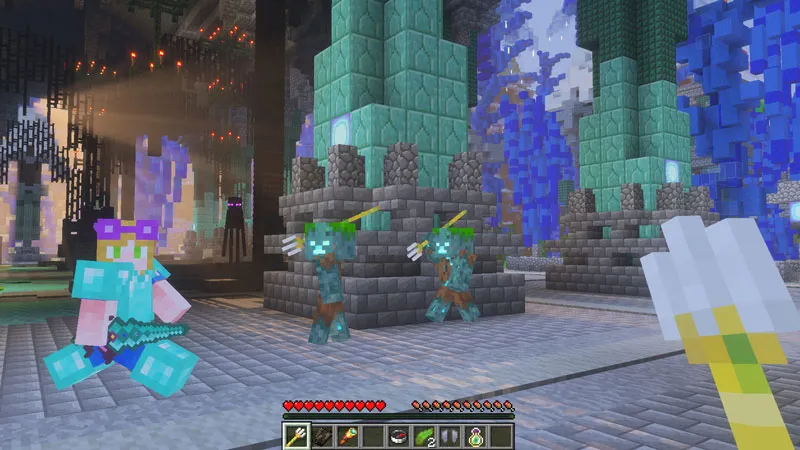This screenshot has width=800, height=450.
Task: Select the green kelp stack slot
Action: click(424, 435)
